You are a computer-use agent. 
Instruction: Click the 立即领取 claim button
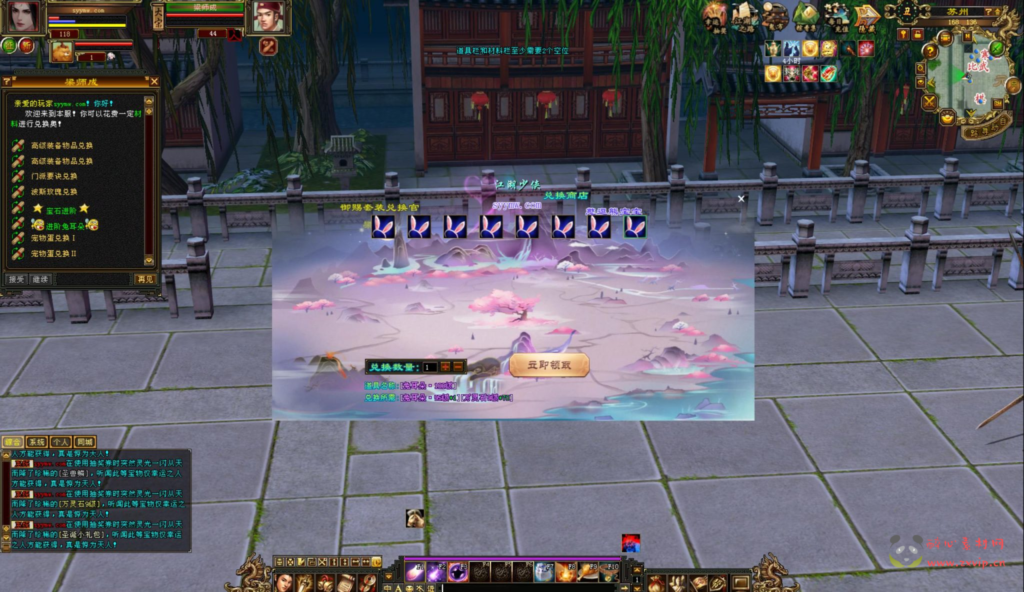pyautogui.click(x=549, y=366)
